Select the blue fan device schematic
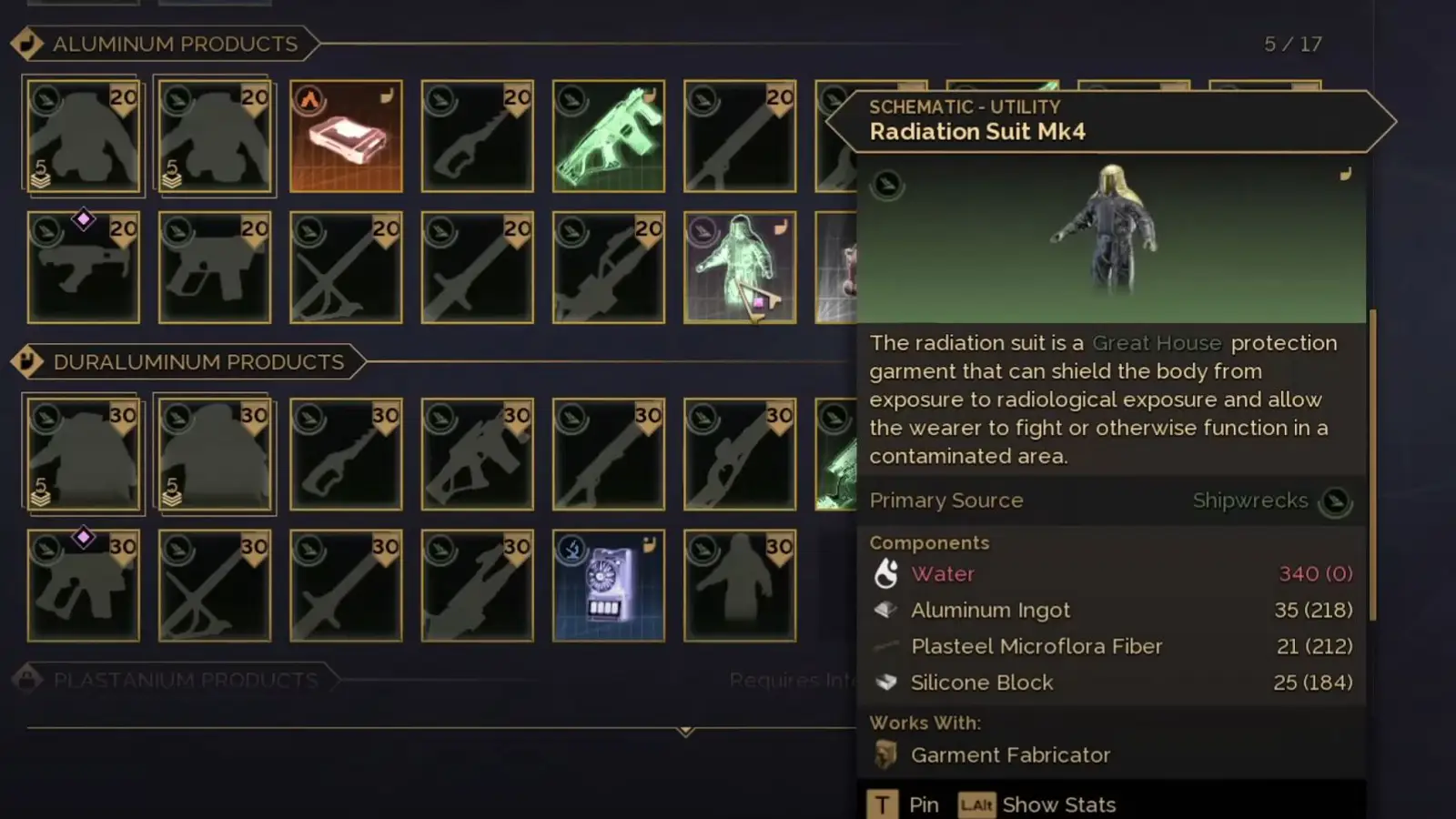Screen dimensions: 1456x819 (x=608, y=585)
